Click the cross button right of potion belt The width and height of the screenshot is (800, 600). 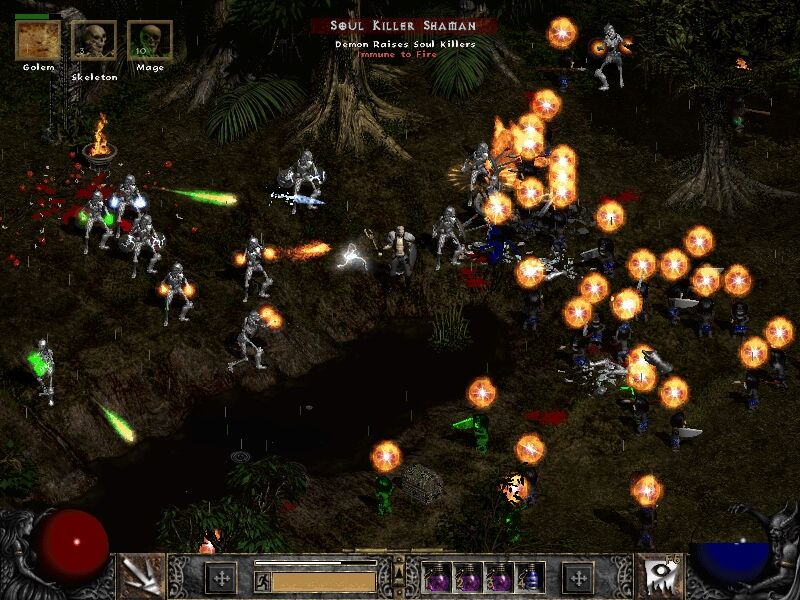pos(579,577)
